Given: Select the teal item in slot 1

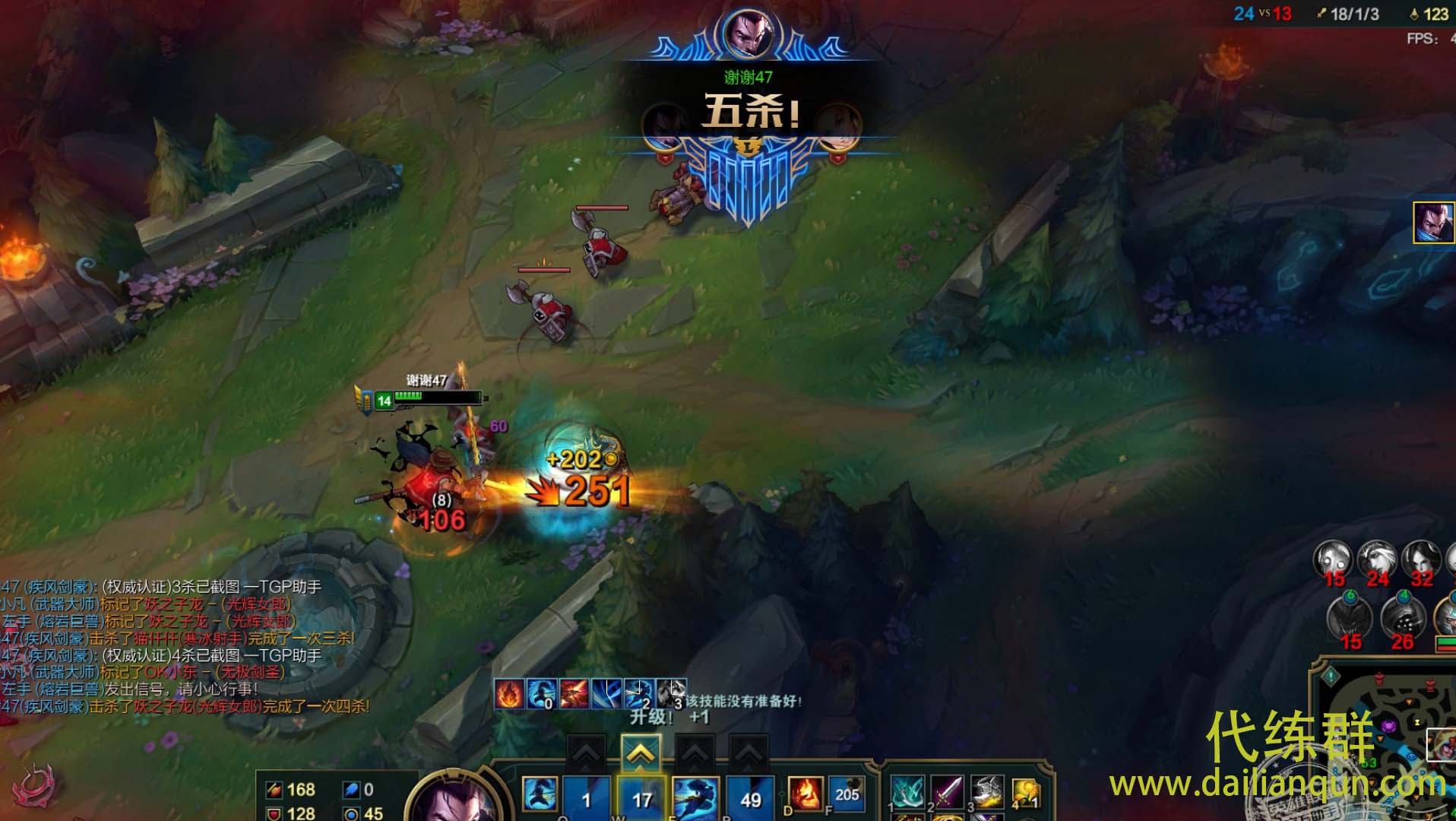Looking at the screenshot, I should [907, 793].
